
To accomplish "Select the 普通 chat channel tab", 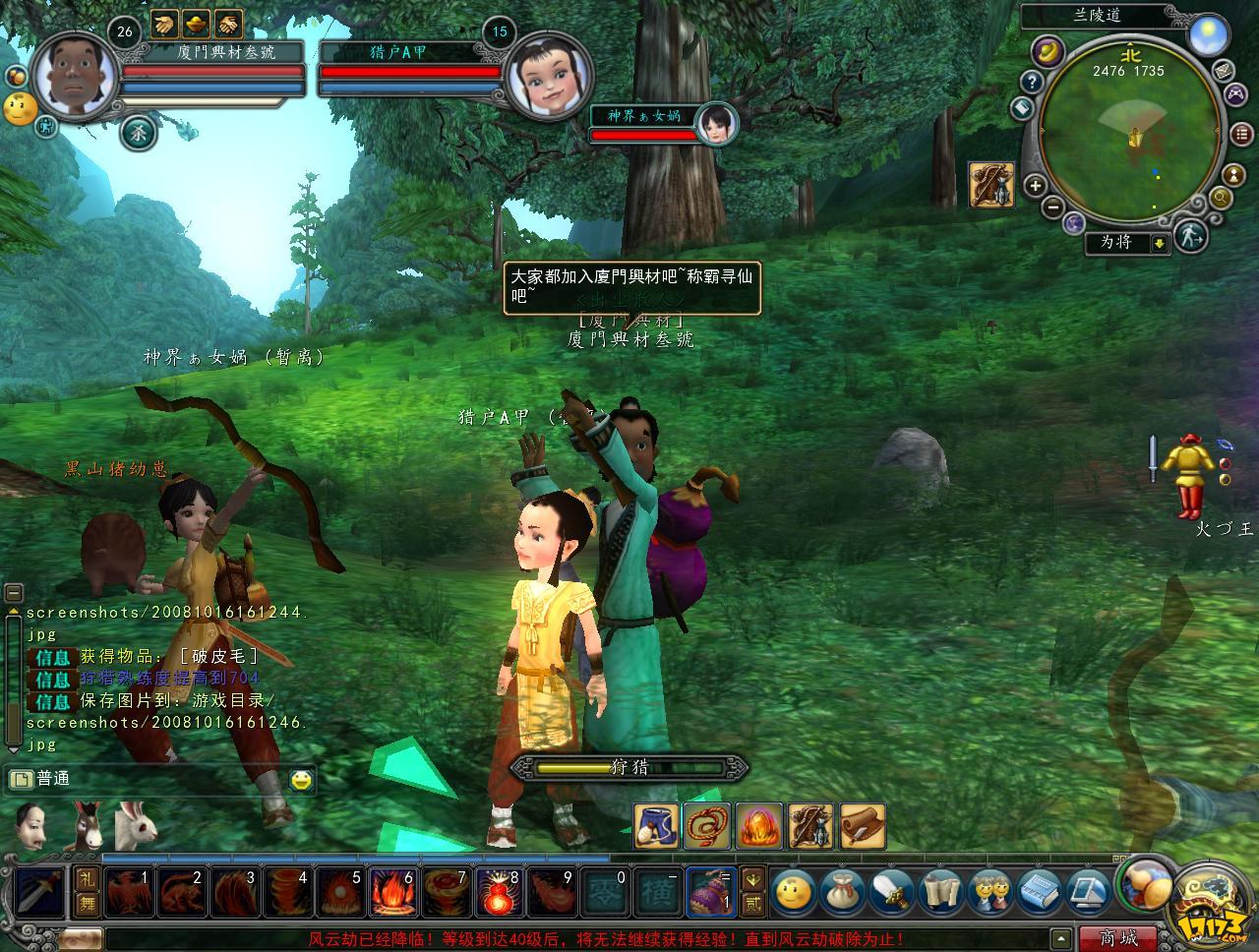I will point(41,779).
